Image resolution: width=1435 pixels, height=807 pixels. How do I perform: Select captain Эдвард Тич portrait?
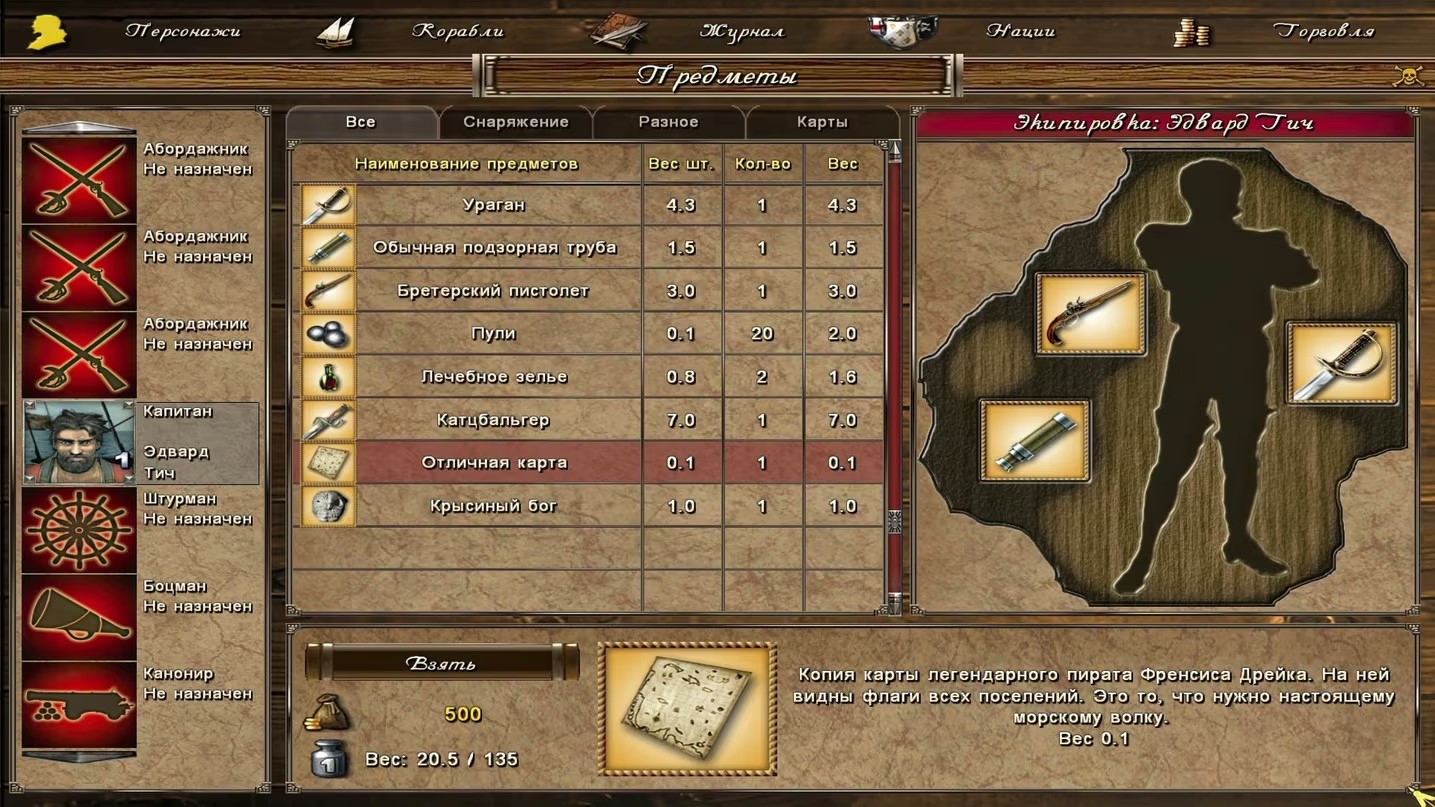pos(79,443)
